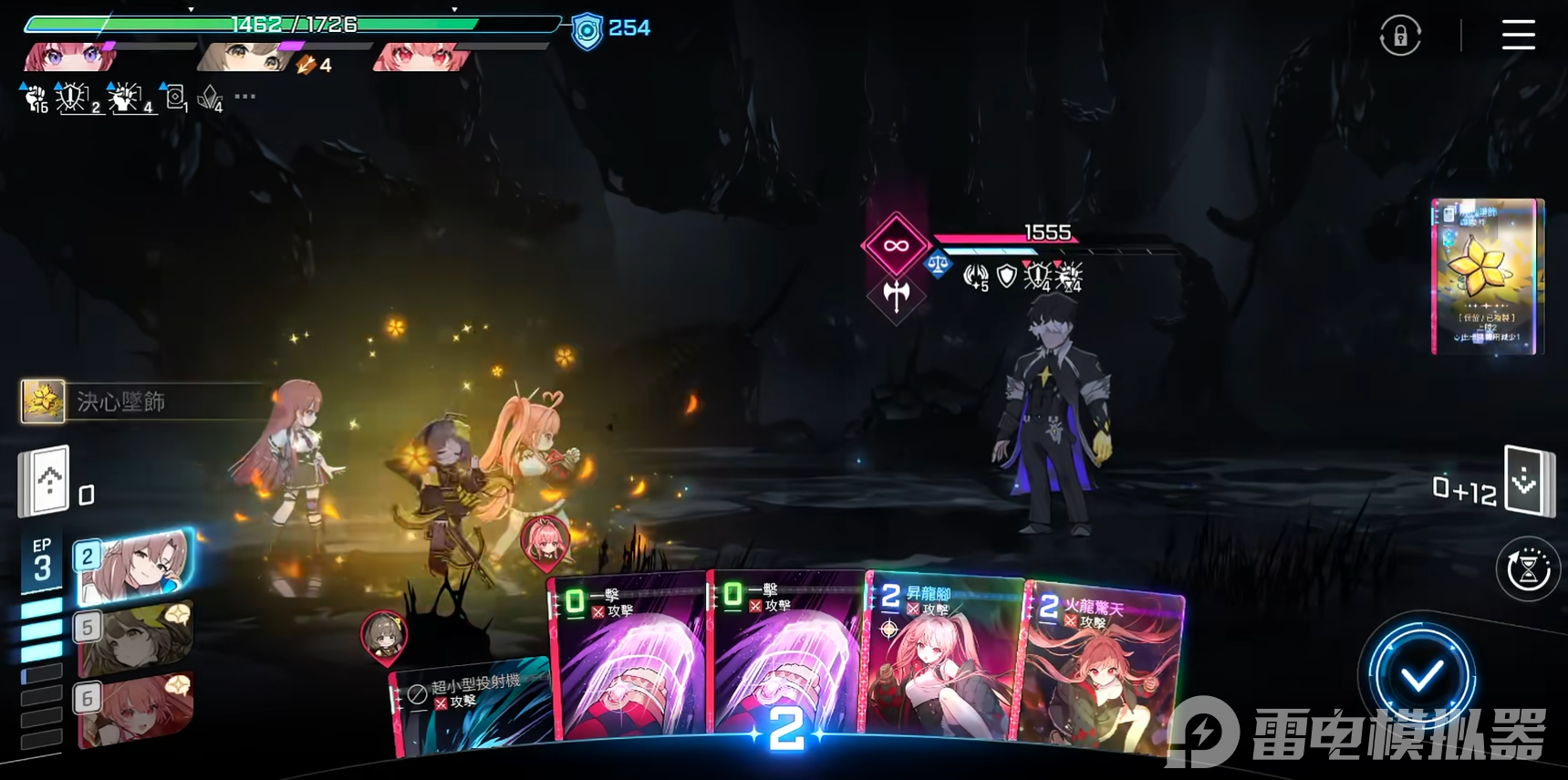Screen dimensions: 1568x780
Task: Inspect the enemy's scales status icon
Action: (x=938, y=265)
